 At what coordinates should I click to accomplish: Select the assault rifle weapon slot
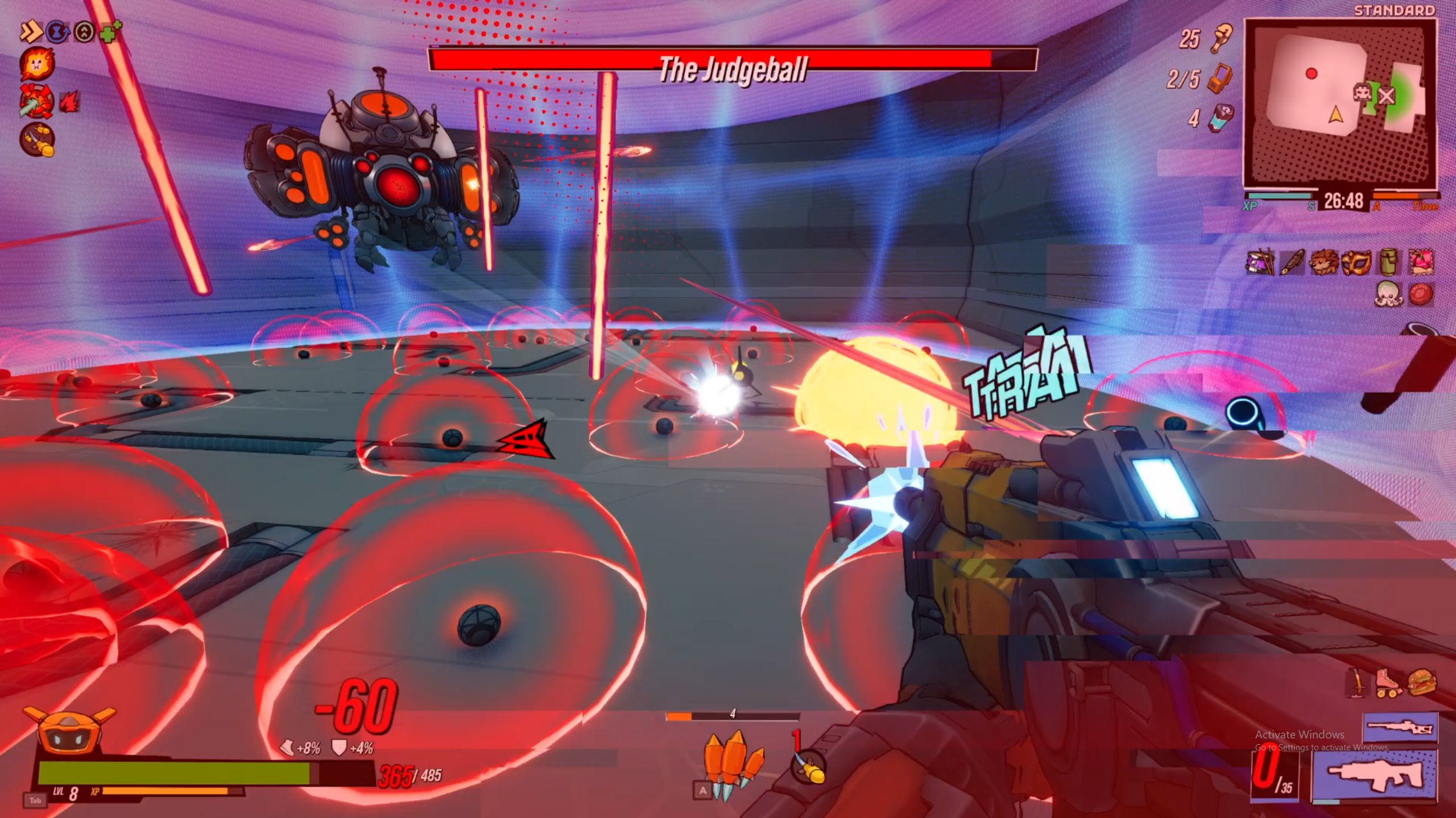point(1375,775)
